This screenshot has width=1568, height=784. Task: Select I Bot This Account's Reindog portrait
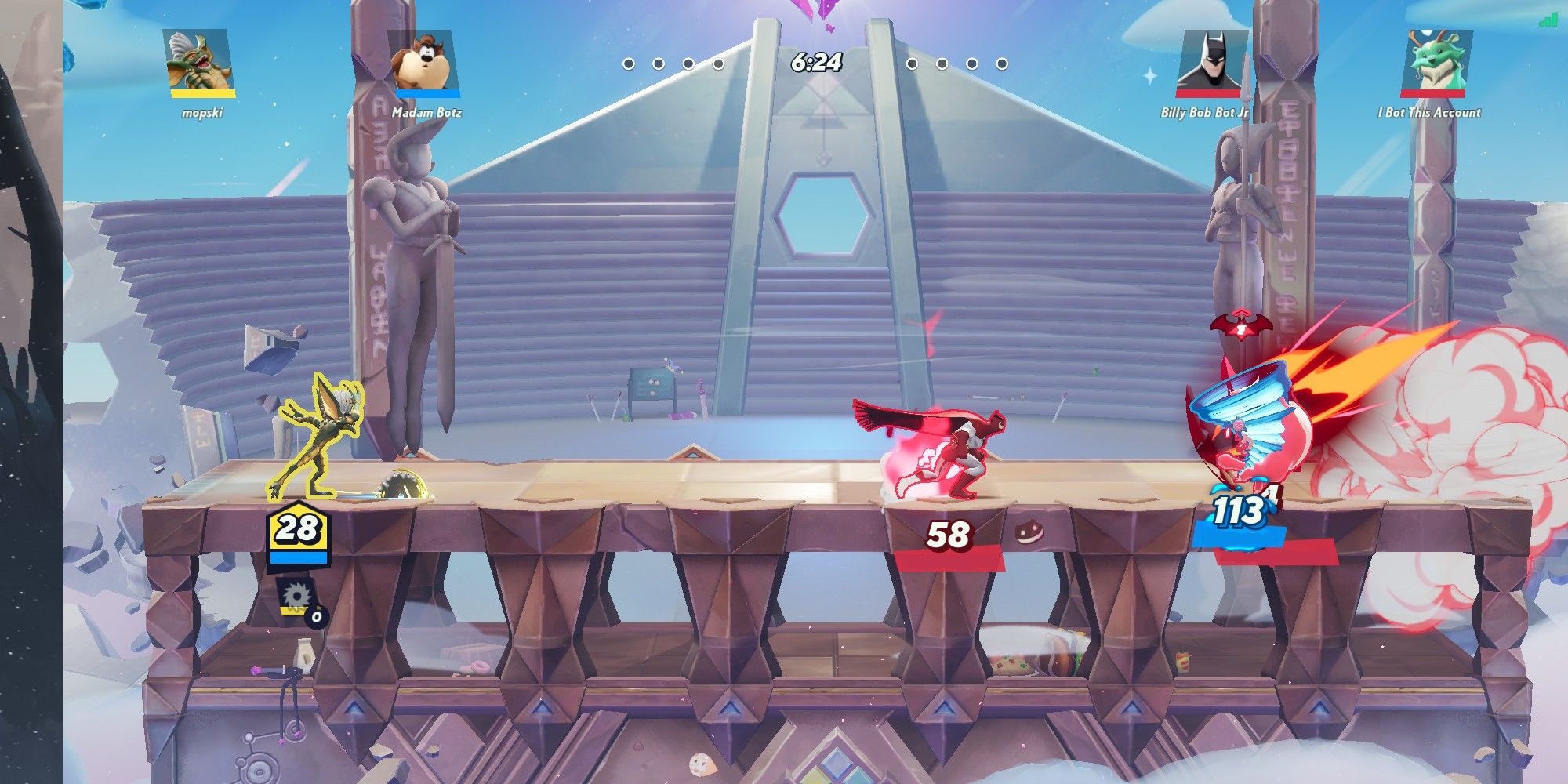pyautogui.click(x=1436, y=62)
